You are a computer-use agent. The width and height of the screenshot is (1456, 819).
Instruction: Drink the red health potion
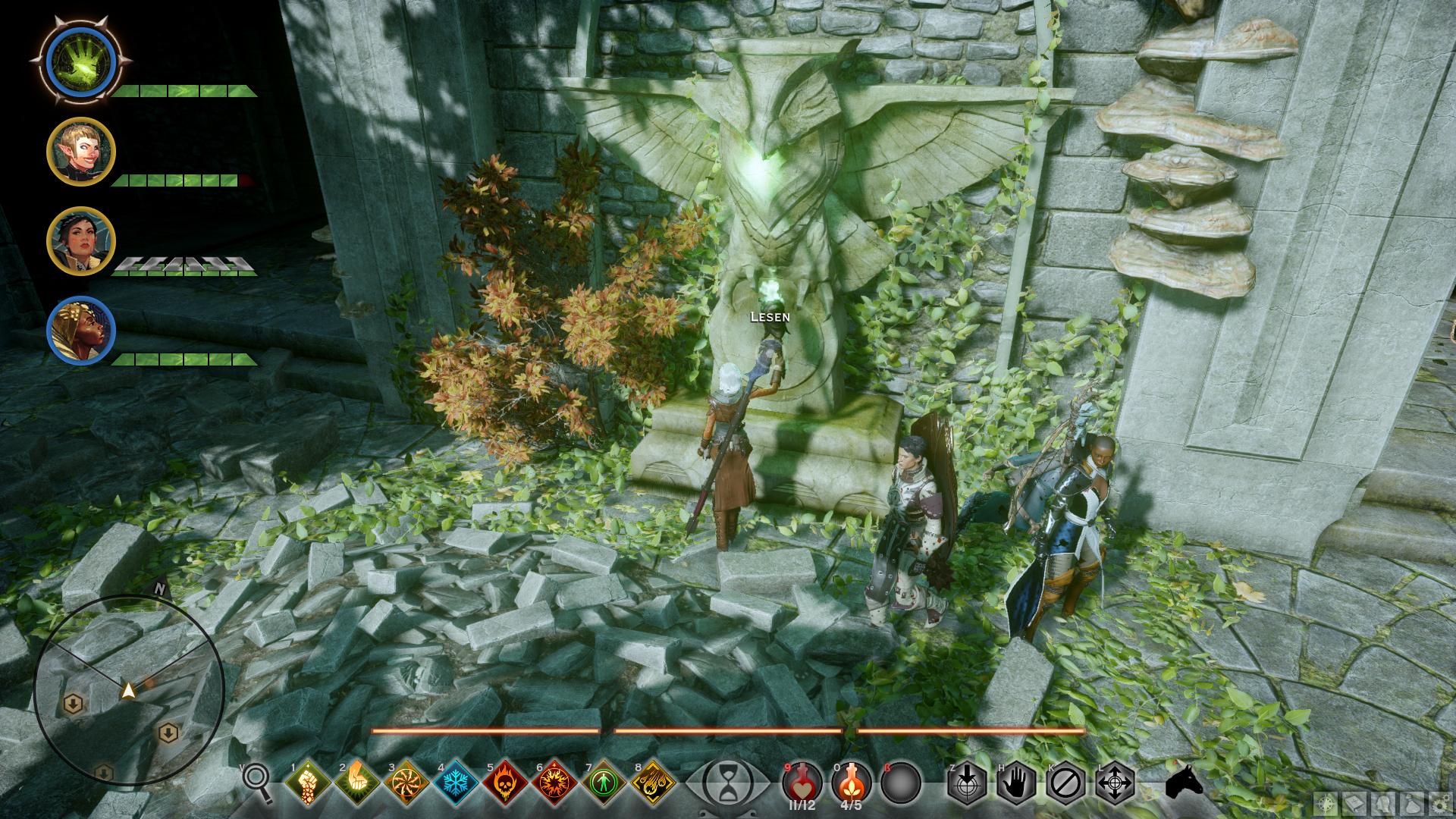coord(802,781)
